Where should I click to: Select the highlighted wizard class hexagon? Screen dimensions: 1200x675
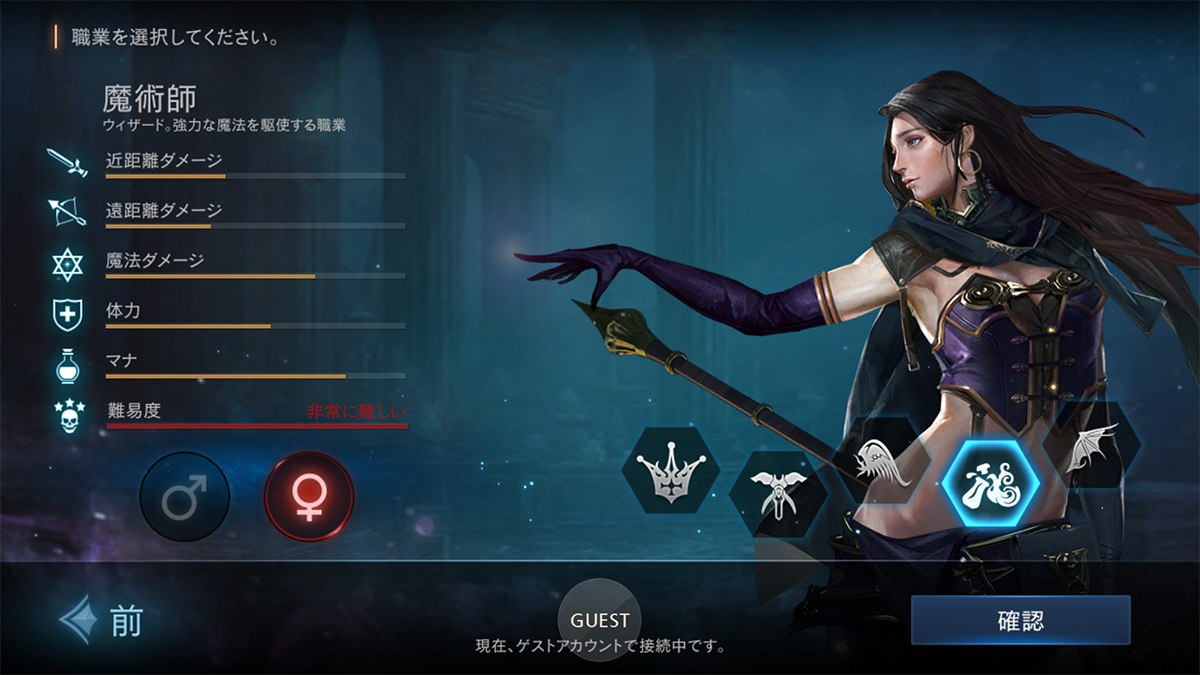coord(991,484)
